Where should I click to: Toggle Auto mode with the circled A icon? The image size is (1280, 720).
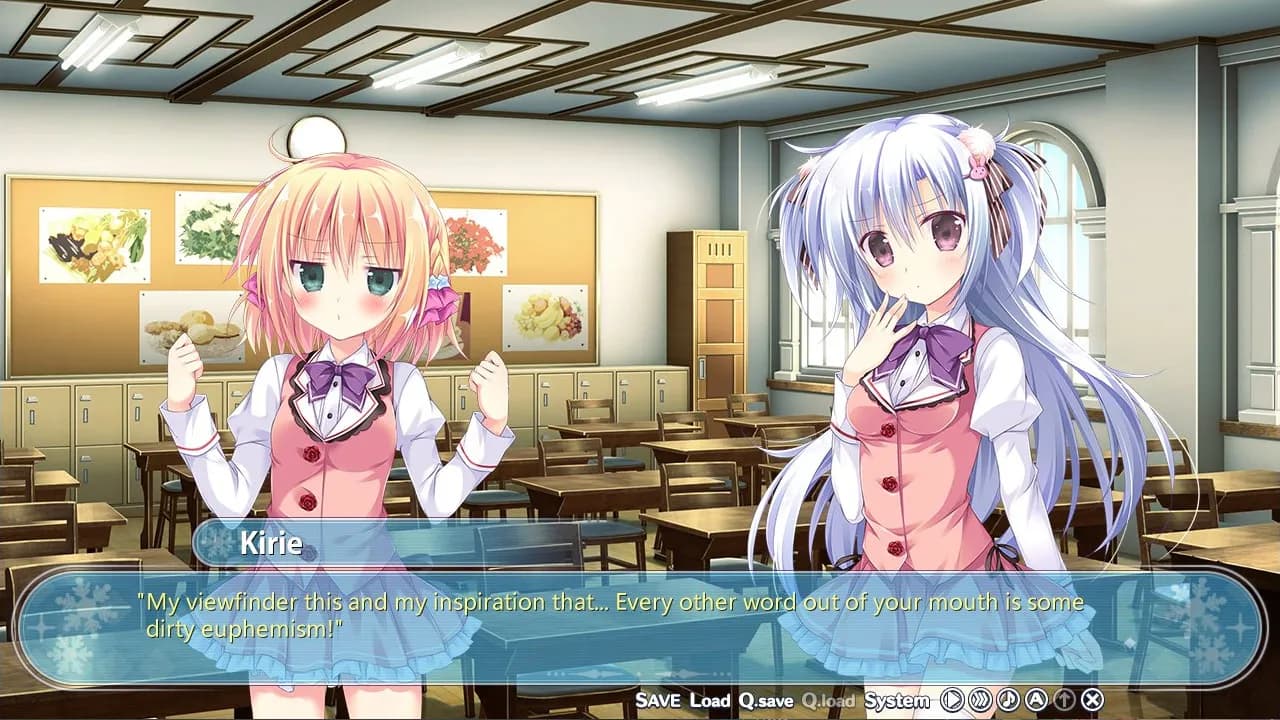pyautogui.click(x=1036, y=701)
